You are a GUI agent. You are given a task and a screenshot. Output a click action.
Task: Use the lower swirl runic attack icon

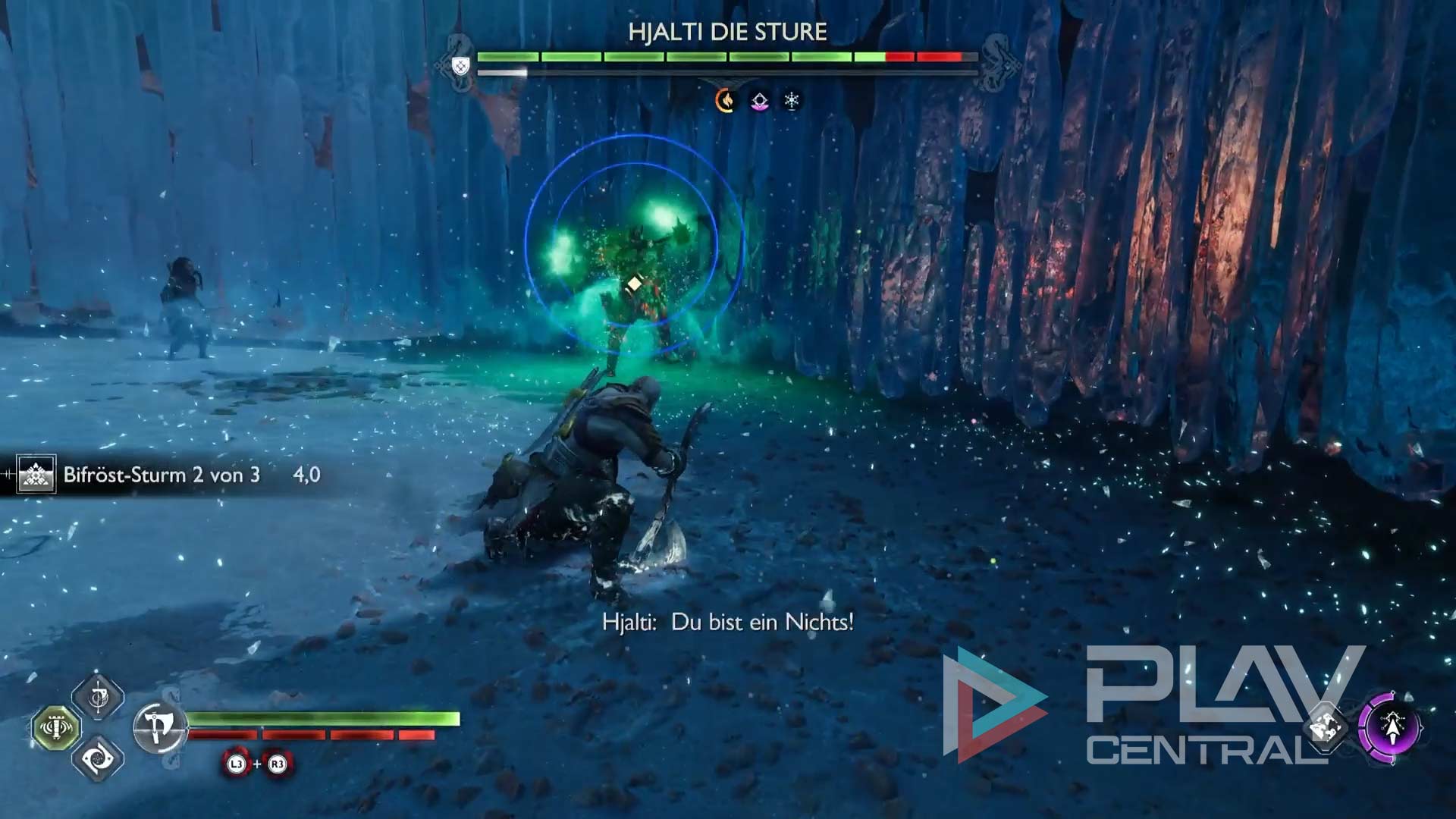pyautogui.click(x=98, y=758)
